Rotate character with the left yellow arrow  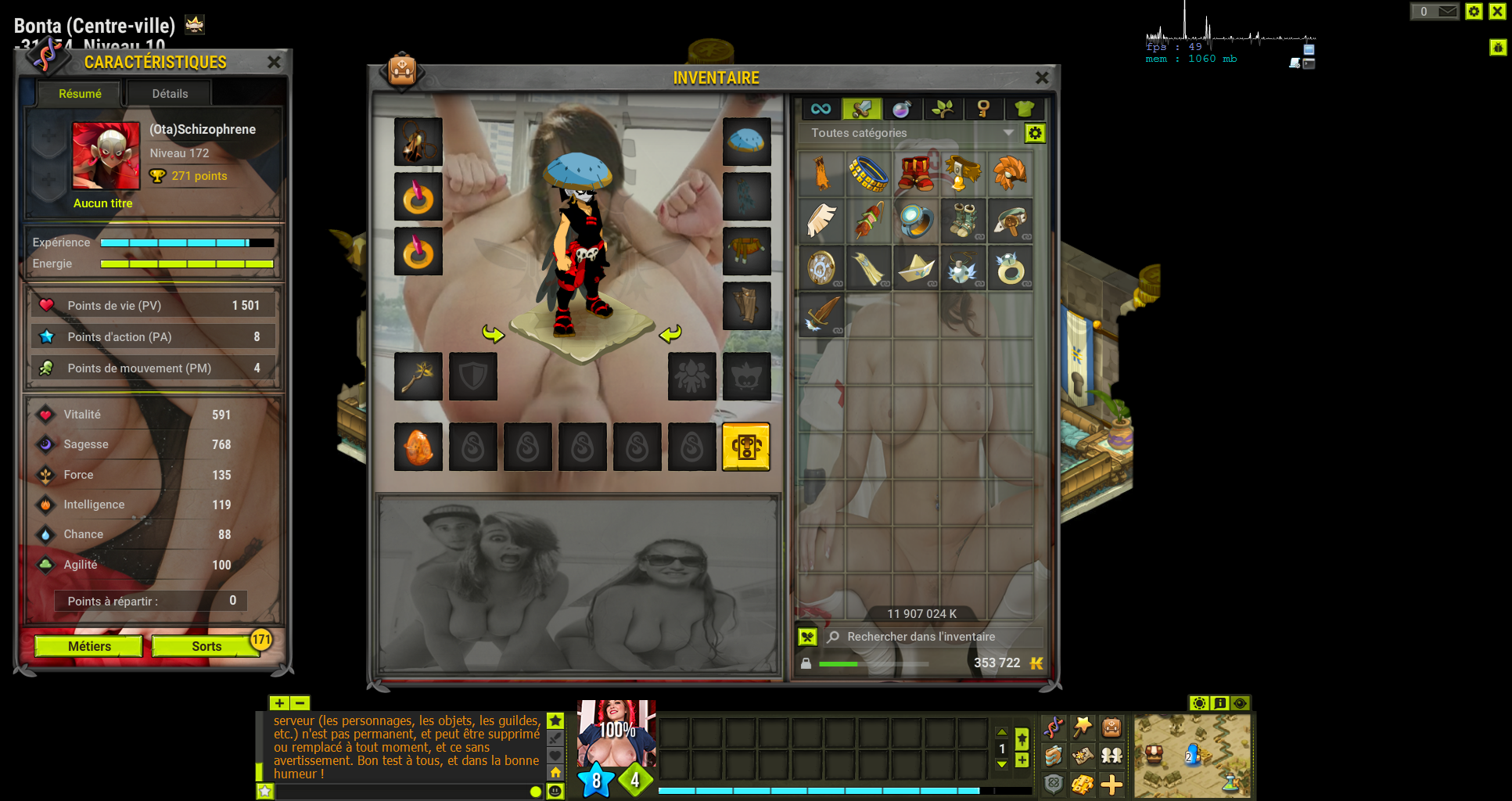pyautogui.click(x=493, y=334)
